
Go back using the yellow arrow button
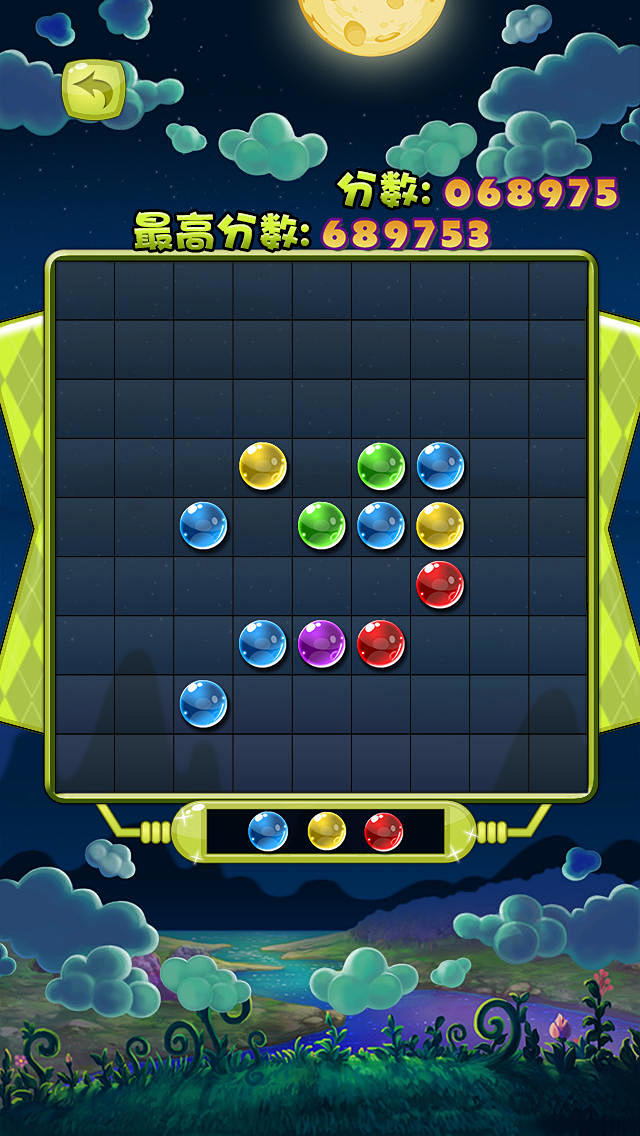pos(93,92)
